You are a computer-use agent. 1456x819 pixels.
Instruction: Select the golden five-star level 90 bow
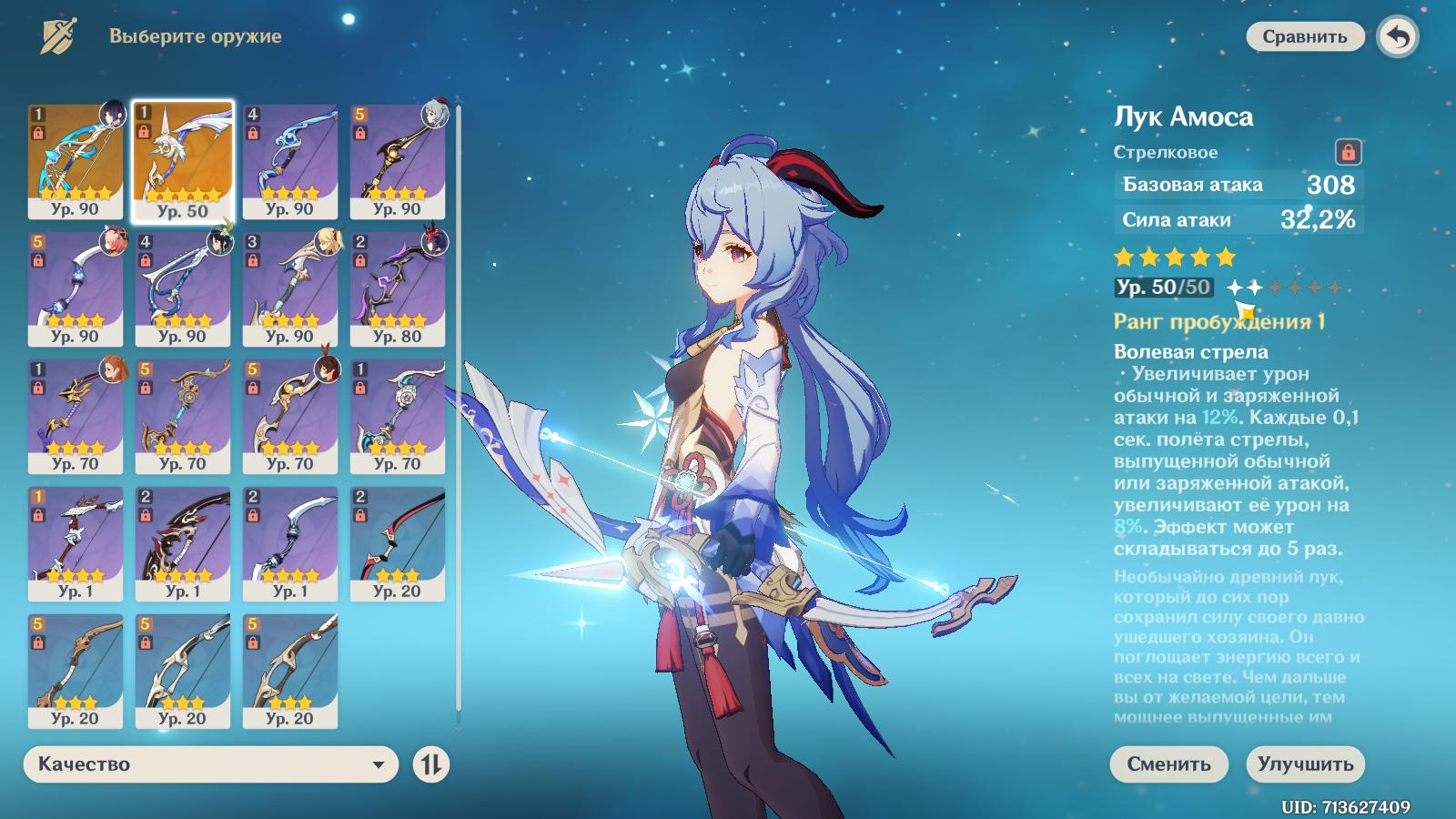click(x=76, y=160)
